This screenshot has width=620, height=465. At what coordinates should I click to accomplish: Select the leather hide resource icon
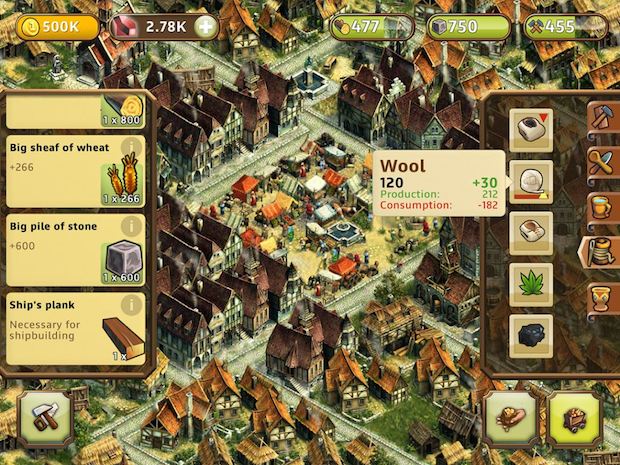point(530,232)
